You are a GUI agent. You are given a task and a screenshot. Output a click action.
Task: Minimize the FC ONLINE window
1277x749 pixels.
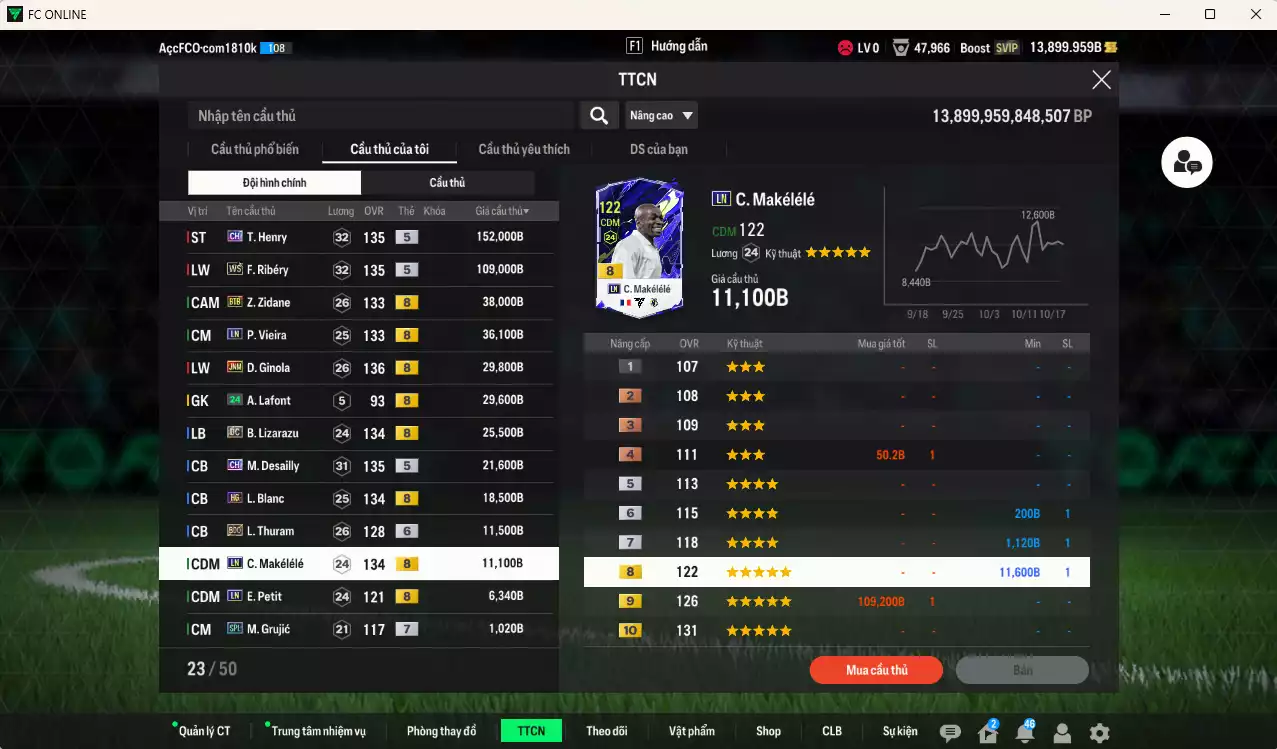tap(1164, 14)
